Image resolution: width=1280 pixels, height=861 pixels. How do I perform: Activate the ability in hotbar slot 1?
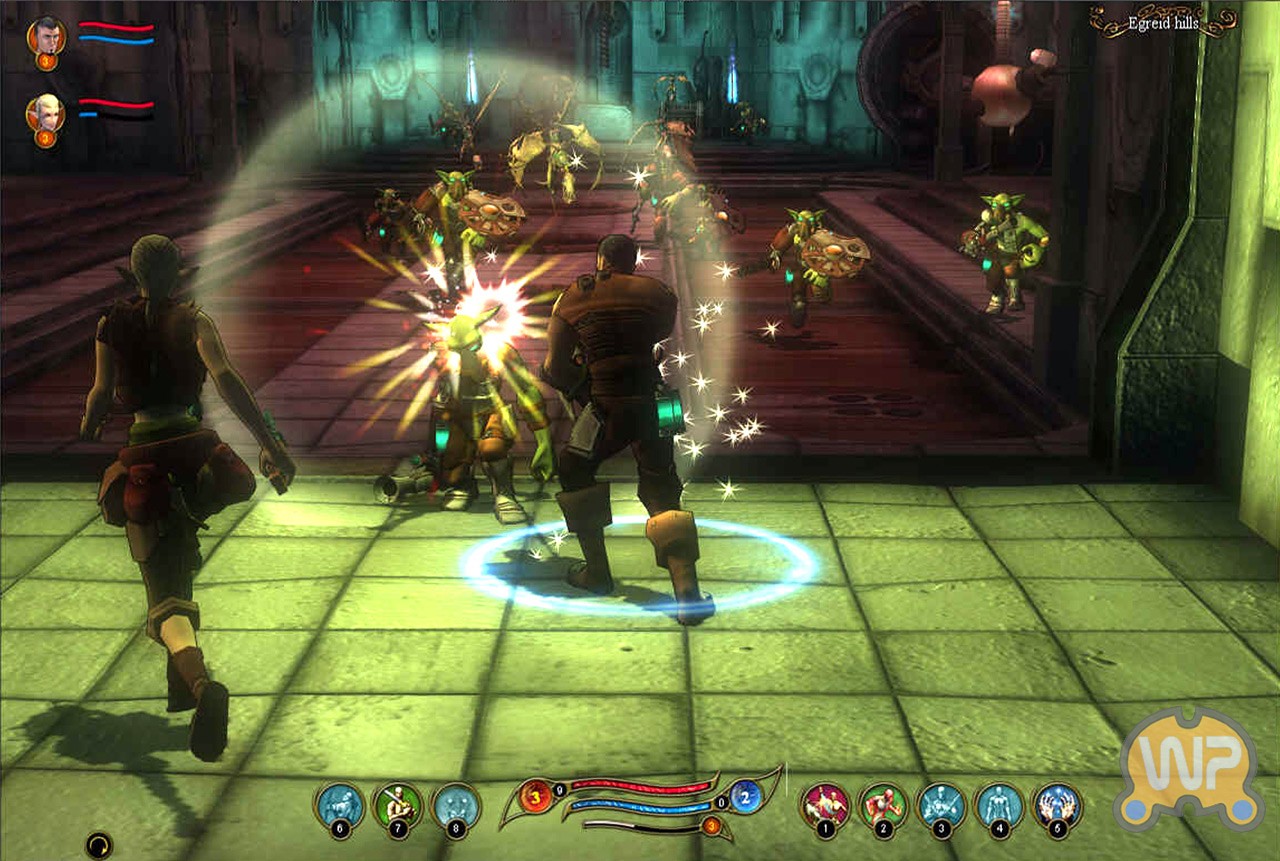tap(825, 805)
